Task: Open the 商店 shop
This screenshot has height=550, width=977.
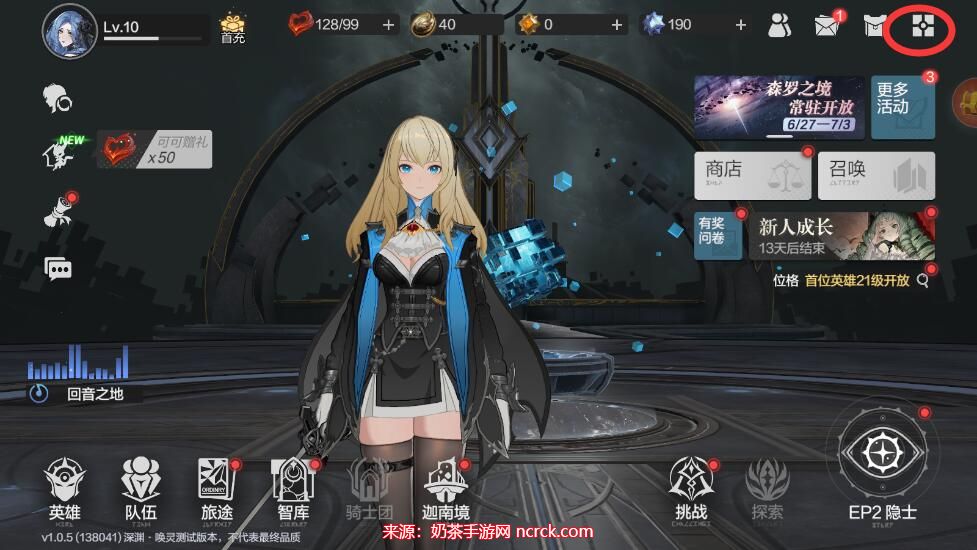Action: (753, 175)
